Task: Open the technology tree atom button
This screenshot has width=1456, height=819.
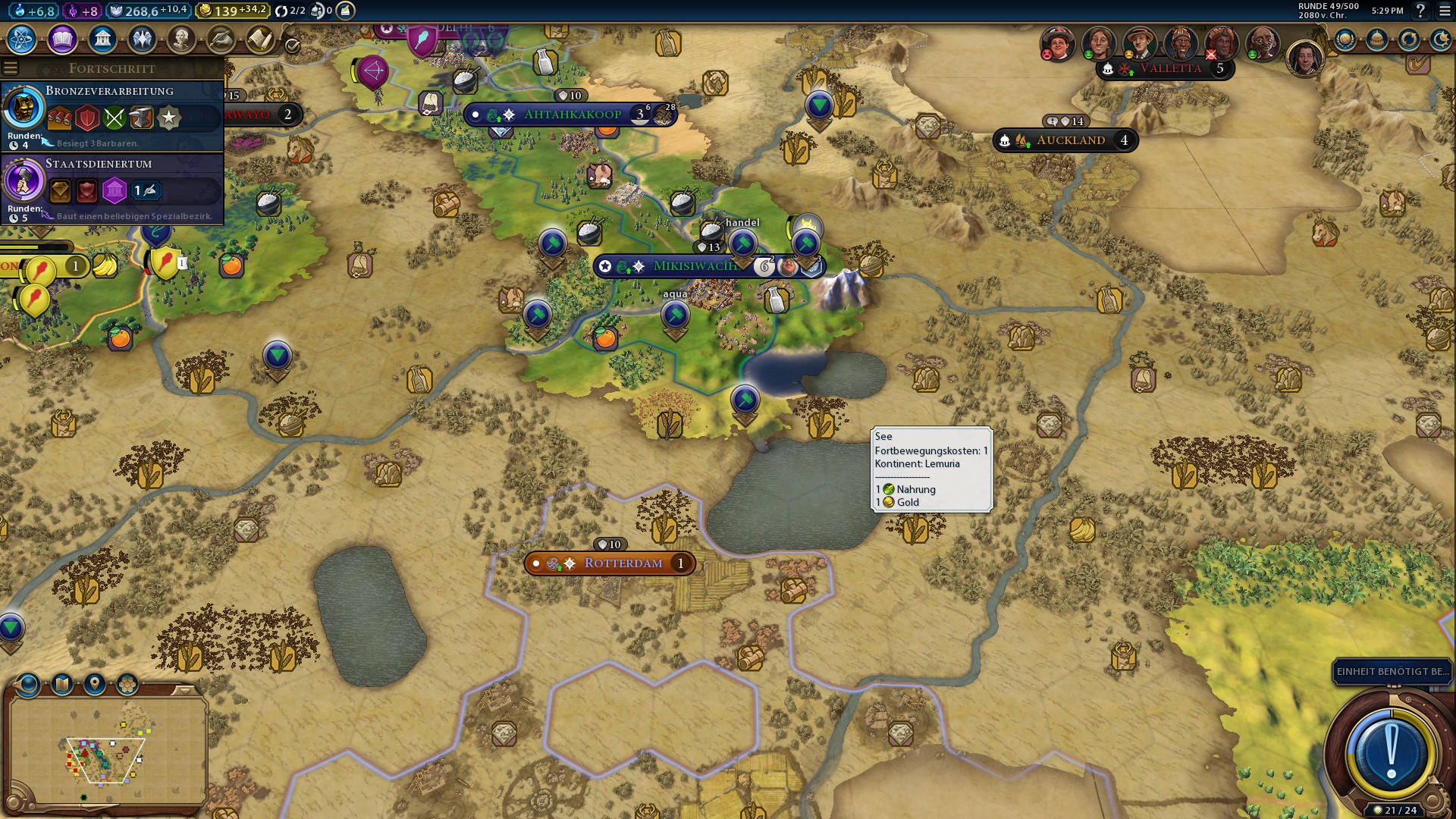Action: pyautogui.click(x=22, y=39)
